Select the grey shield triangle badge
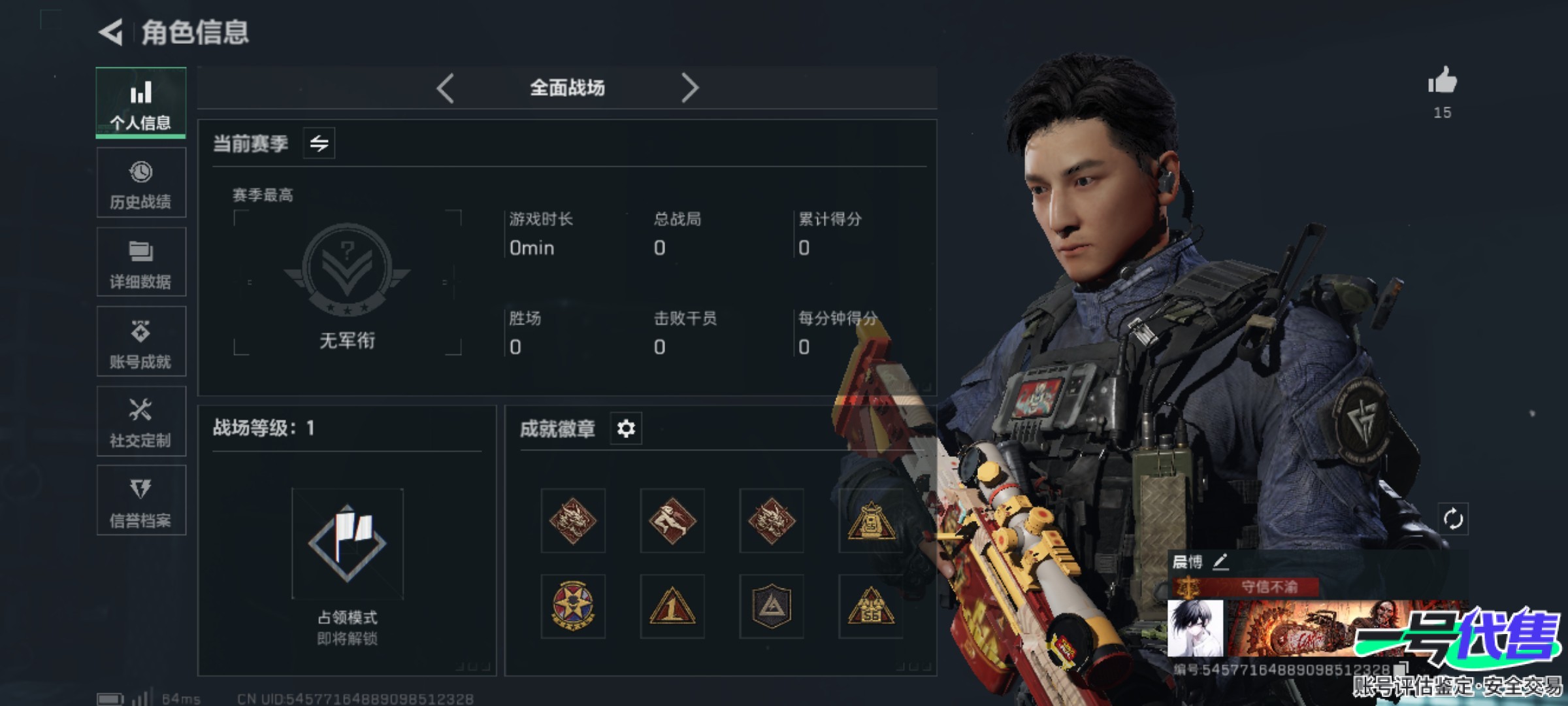Image resolution: width=1568 pixels, height=706 pixels. pos(772,606)
